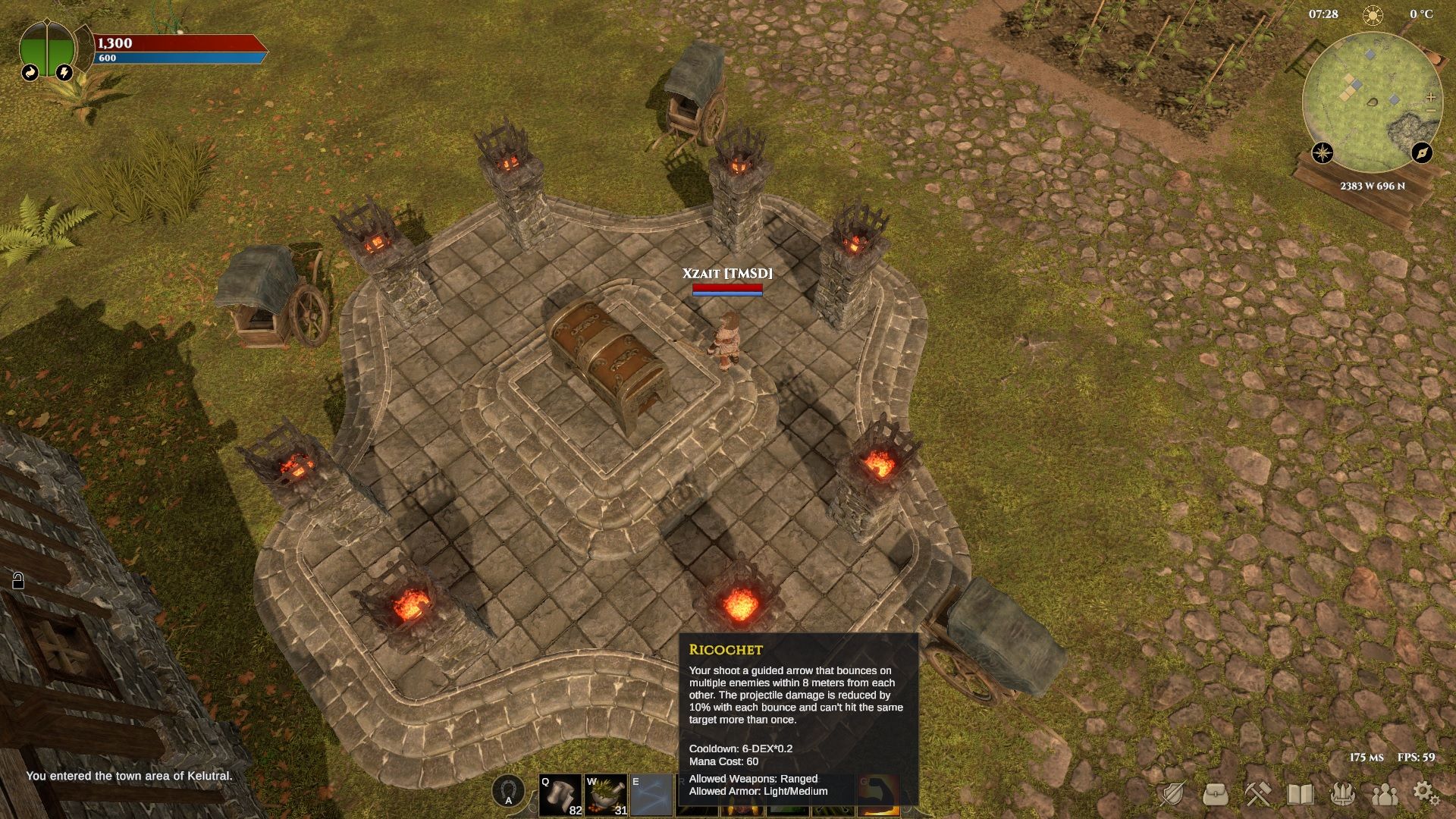Click the compass needle button on minimap
The image size is (1456, 819).
(x=1422, y=152)
